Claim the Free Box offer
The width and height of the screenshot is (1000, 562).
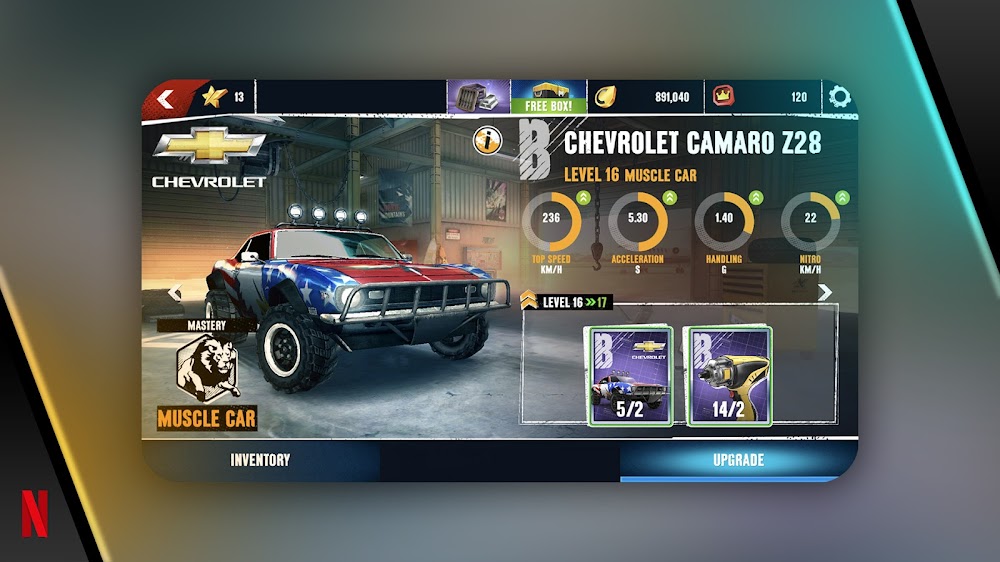[x=548, y=97]
